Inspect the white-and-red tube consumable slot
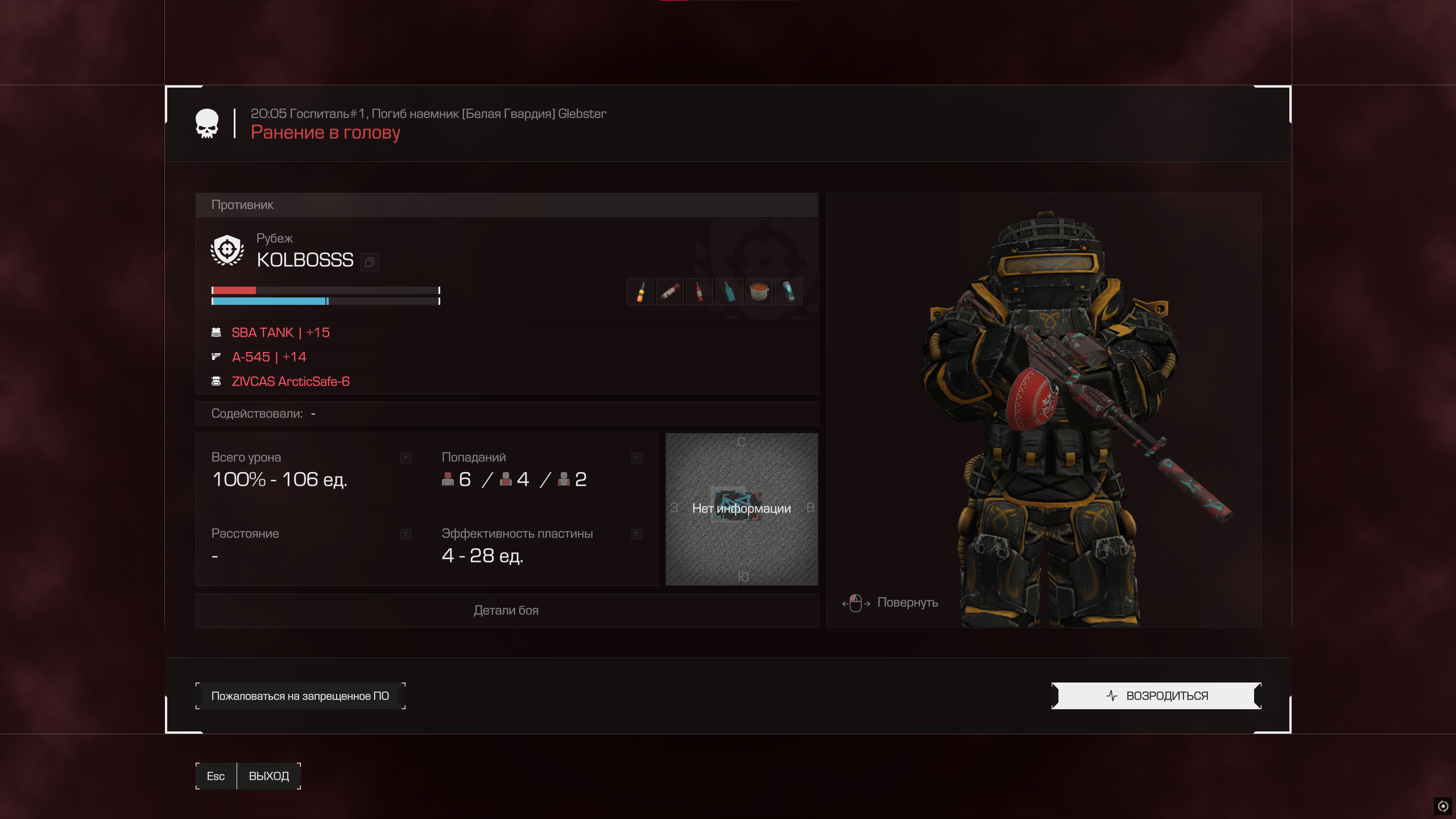Image resolution: width=1456 pixels, height=819 pixels. pos(670,292)
